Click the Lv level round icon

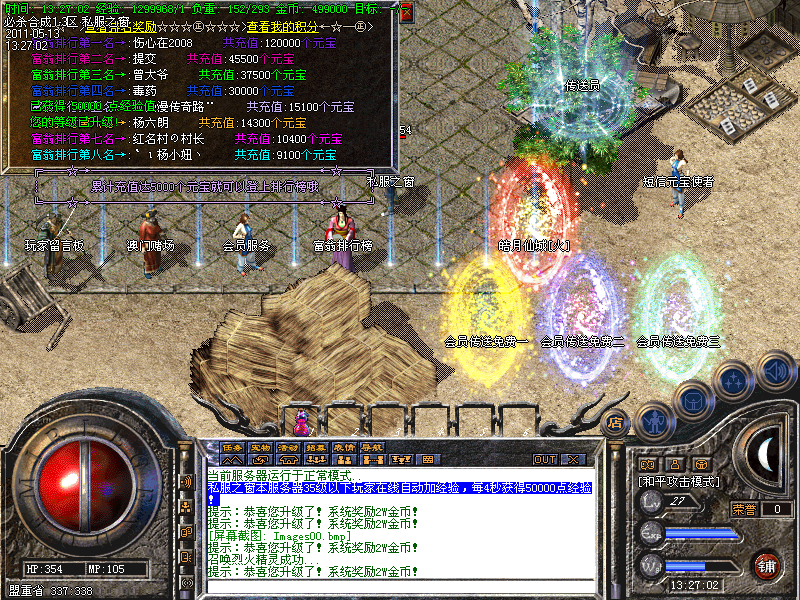pyautogui.click(x=651, y=502)
